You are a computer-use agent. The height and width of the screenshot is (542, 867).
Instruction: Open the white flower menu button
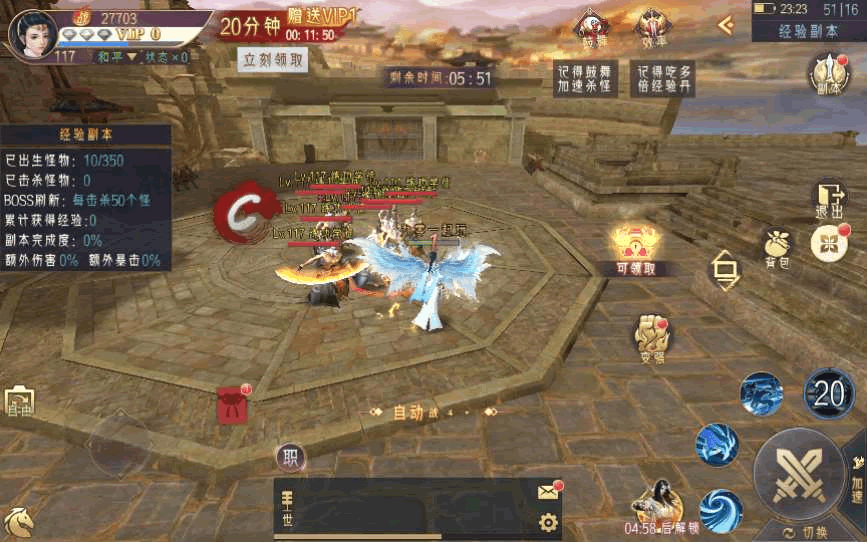828,243
